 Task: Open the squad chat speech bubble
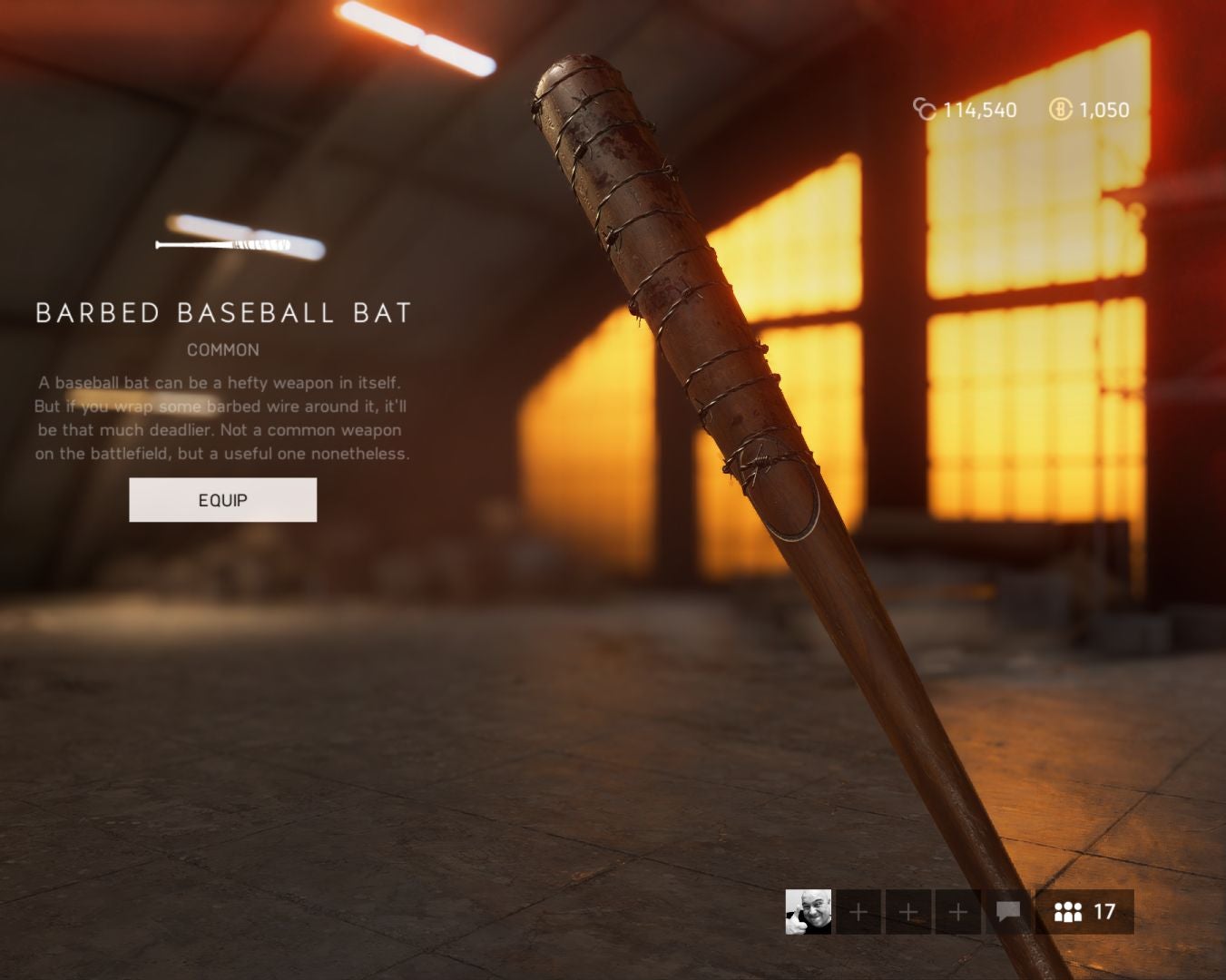1007,912
